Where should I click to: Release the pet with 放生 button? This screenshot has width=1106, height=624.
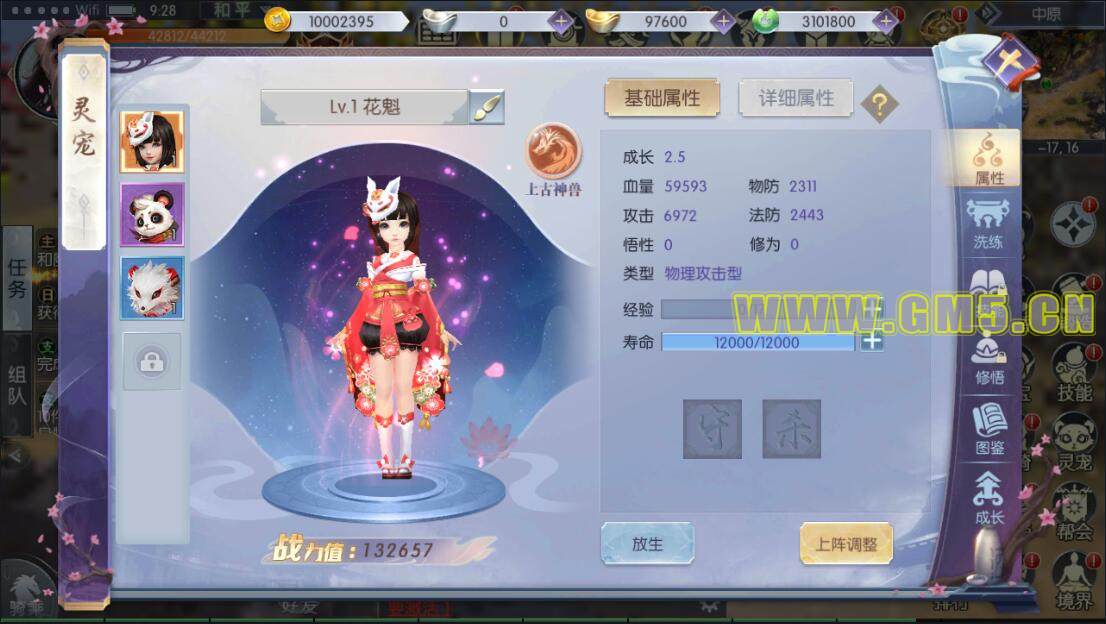pos(647,544)
